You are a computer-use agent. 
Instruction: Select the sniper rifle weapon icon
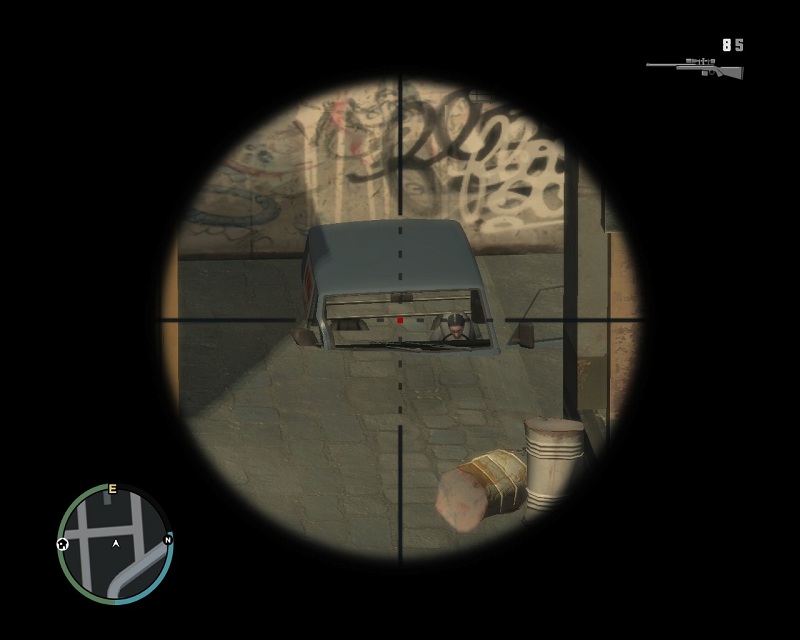(x=695, y=69)
